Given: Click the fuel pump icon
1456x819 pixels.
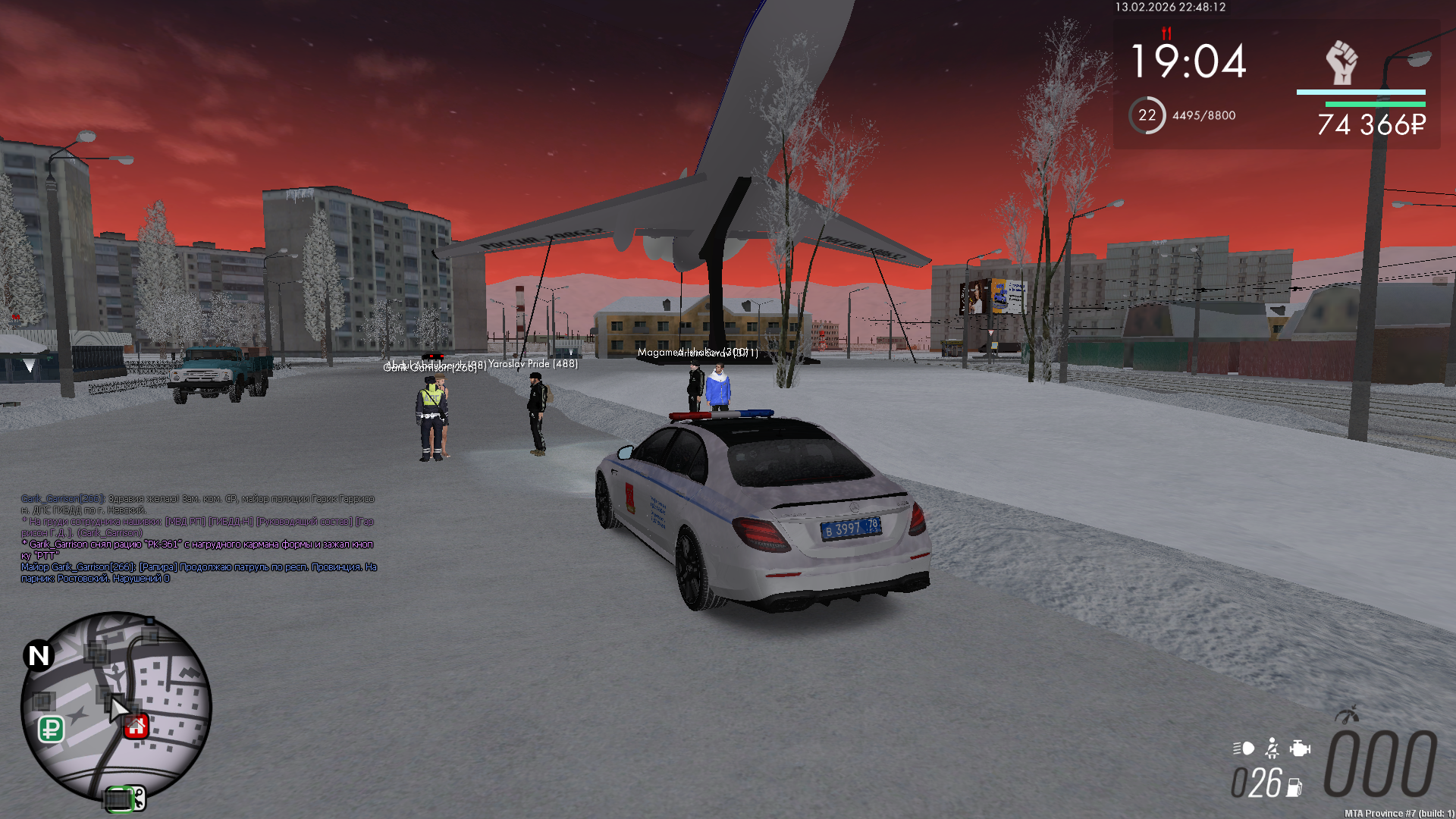Looking at the screenshot, I should [x=1294, y=788].
